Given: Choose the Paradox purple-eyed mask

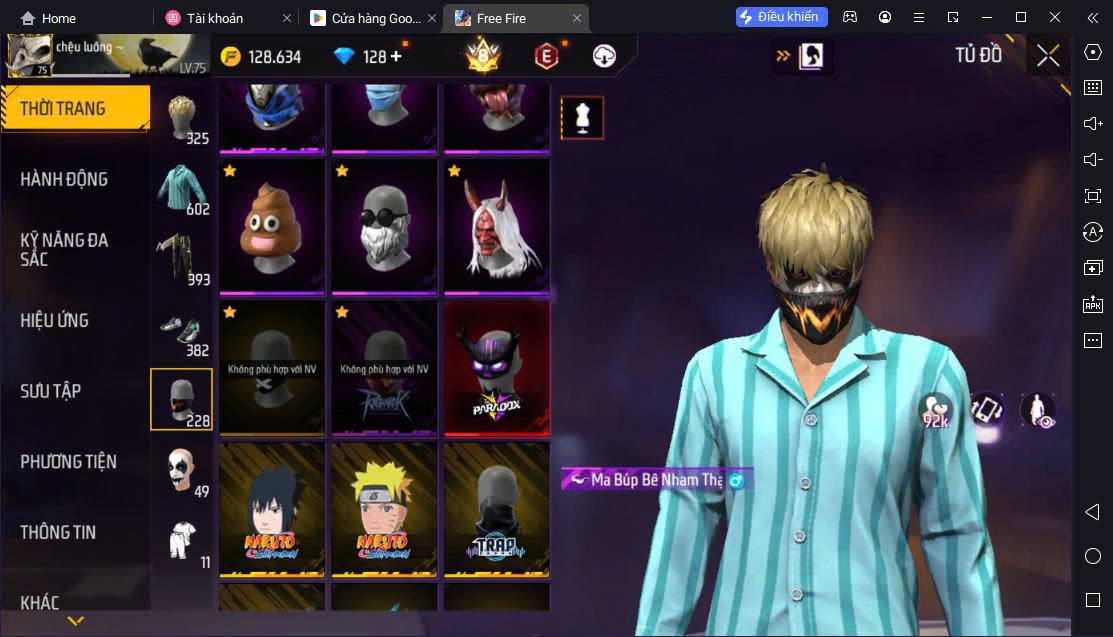Looking at the screenshot, I should (496, 368).
